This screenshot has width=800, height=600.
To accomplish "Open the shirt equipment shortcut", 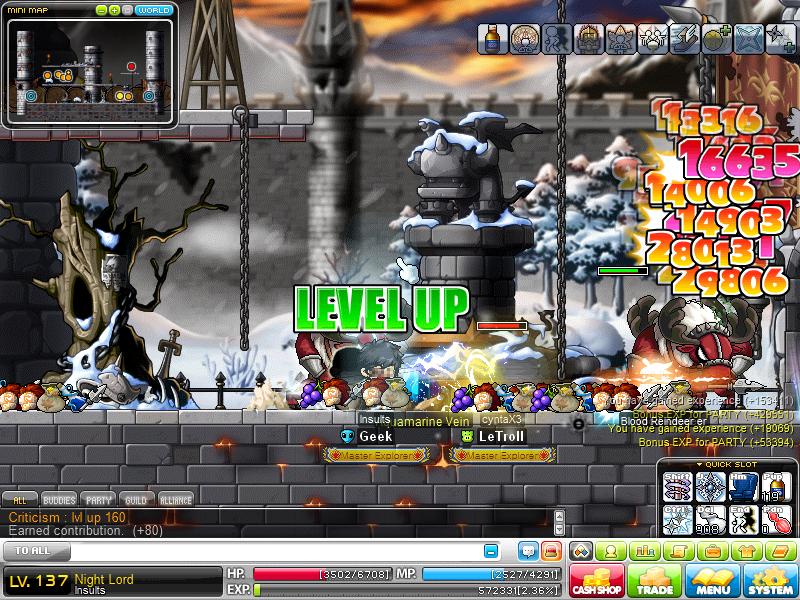I will [746, 551].
